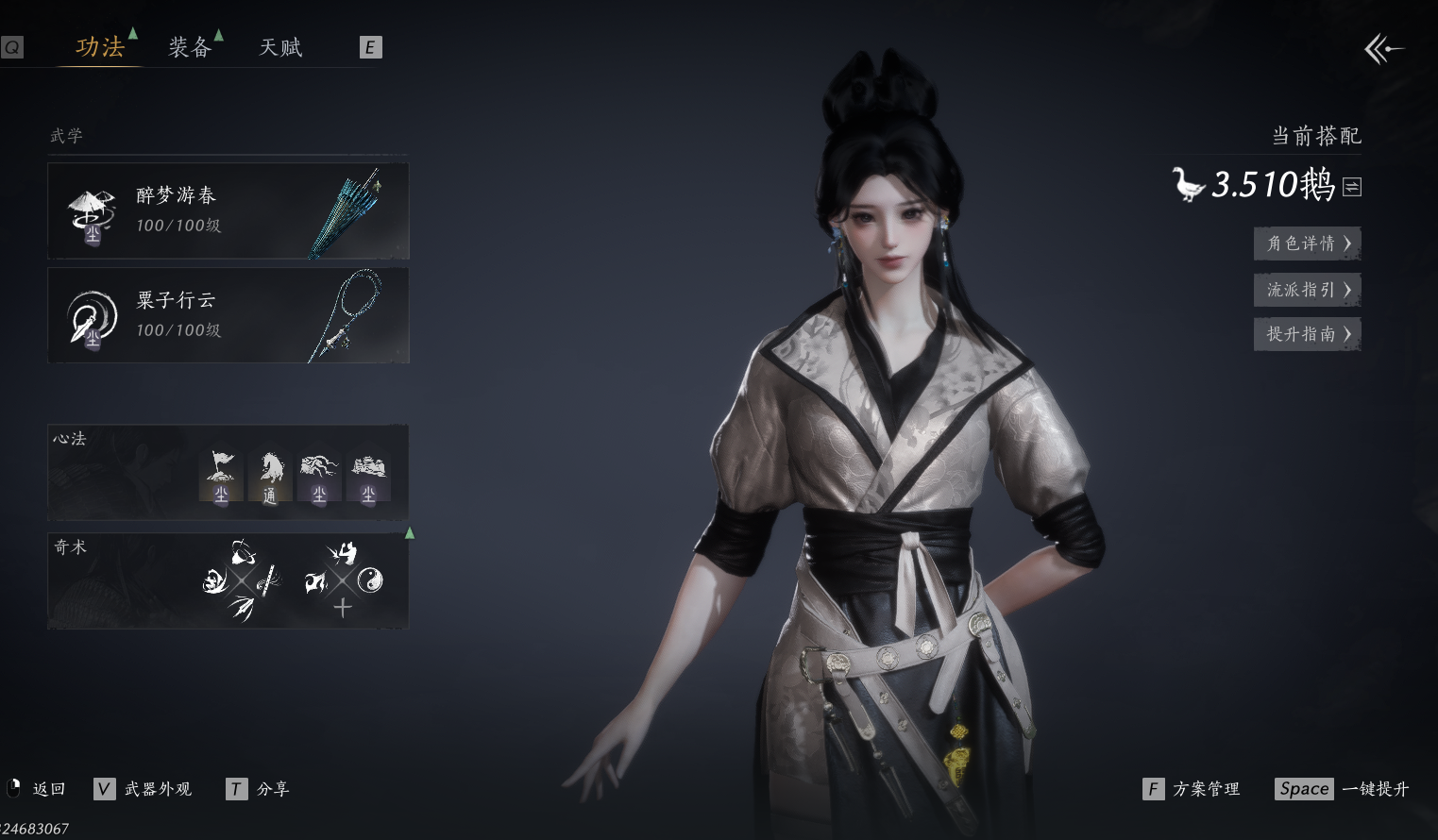Click the back arrow in top-right corner
The width and height of the screenshot is (1438, 840).
click(1383, 48)
